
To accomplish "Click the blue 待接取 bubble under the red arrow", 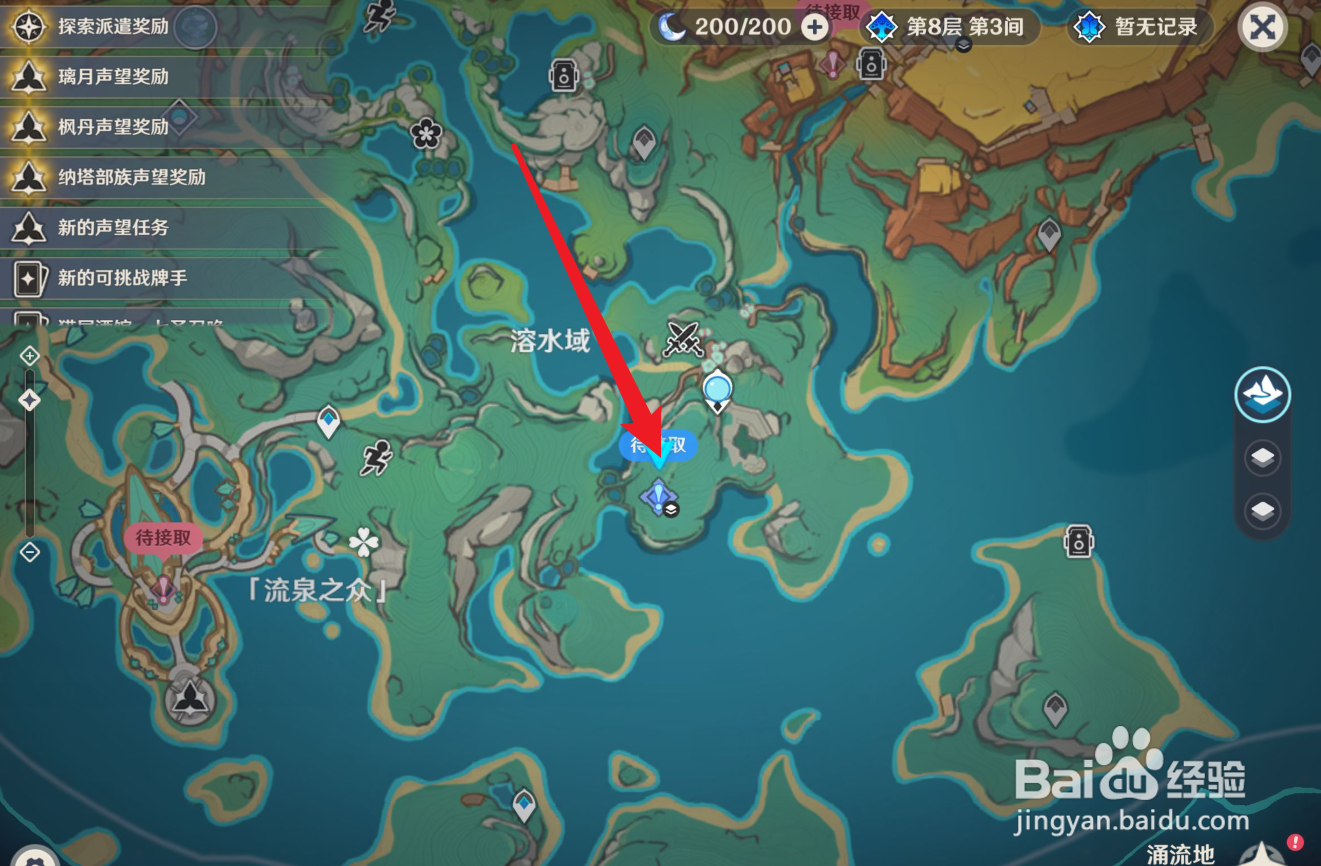I will (657, 447).
